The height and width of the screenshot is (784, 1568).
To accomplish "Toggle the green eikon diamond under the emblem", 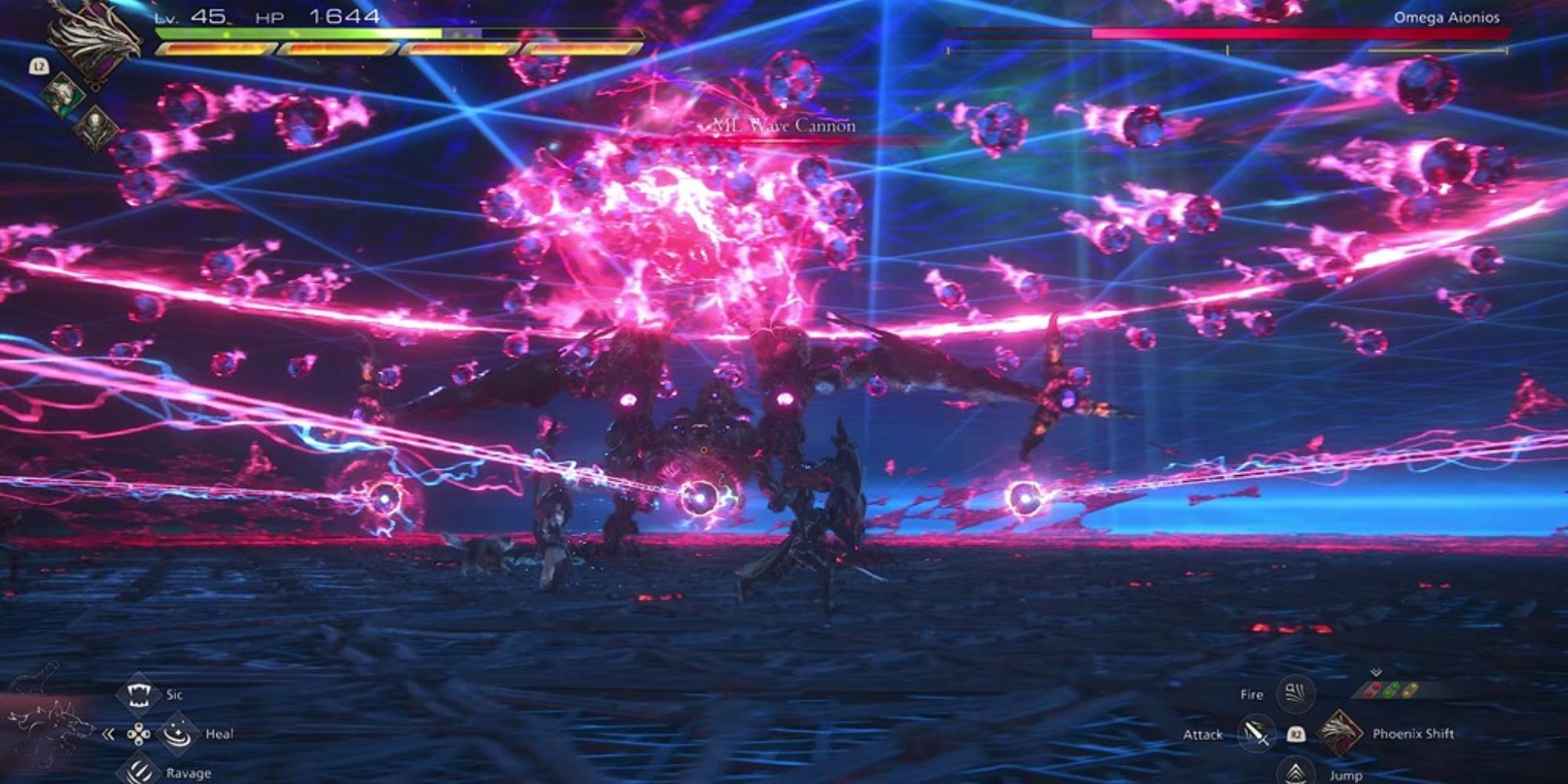I will point(63,96).
